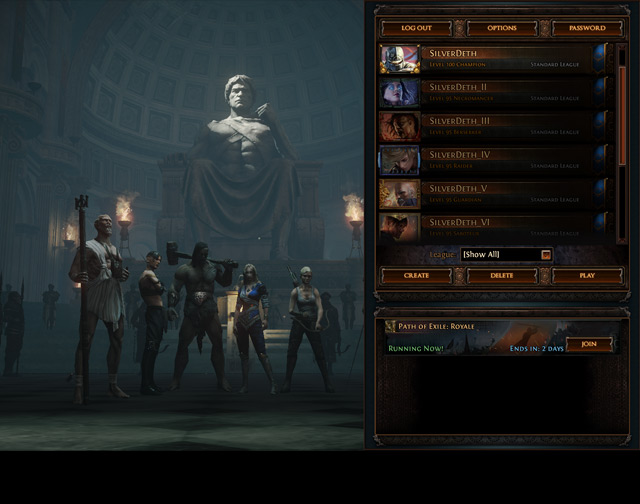Join the Path of Exile: Royale event
Screen dimensions: 640x504
[589, 345]
